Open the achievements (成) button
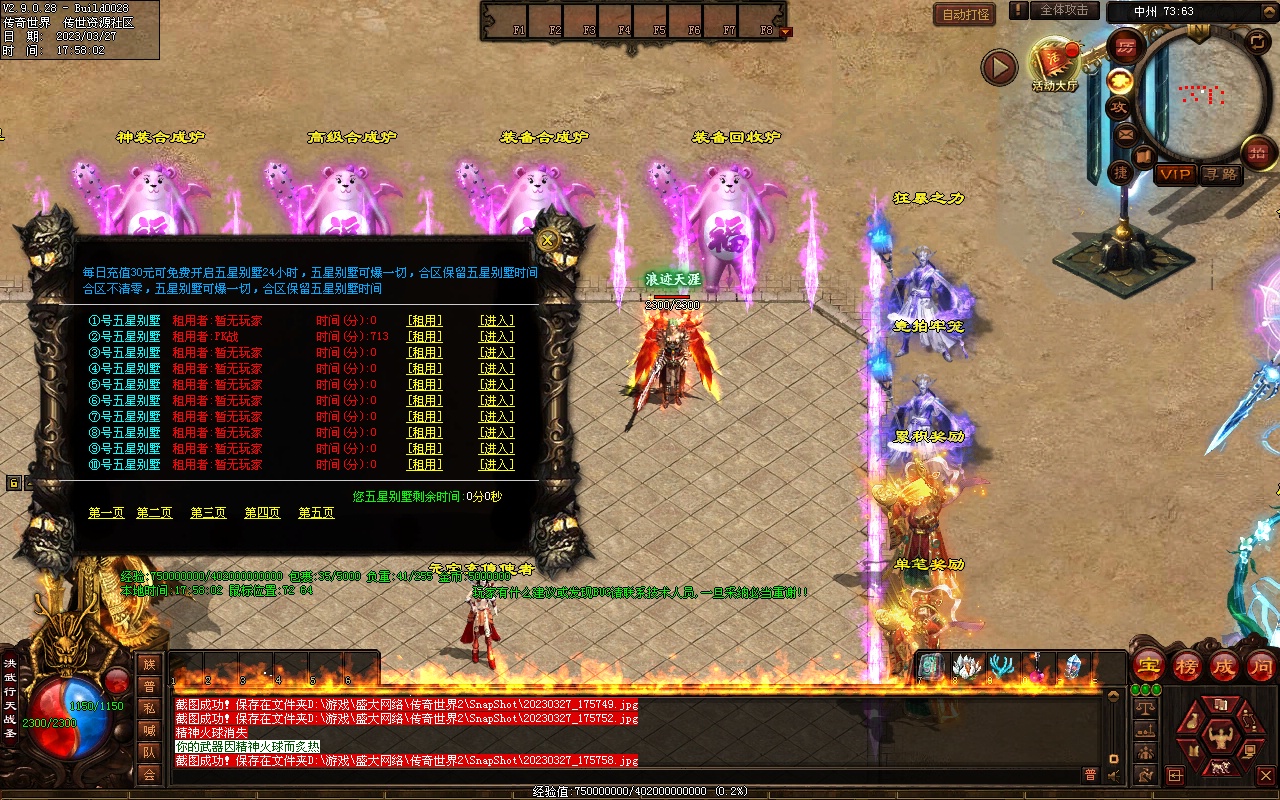The height and width of the screenshot is (800, 1280). click(x=1224, y=665)
